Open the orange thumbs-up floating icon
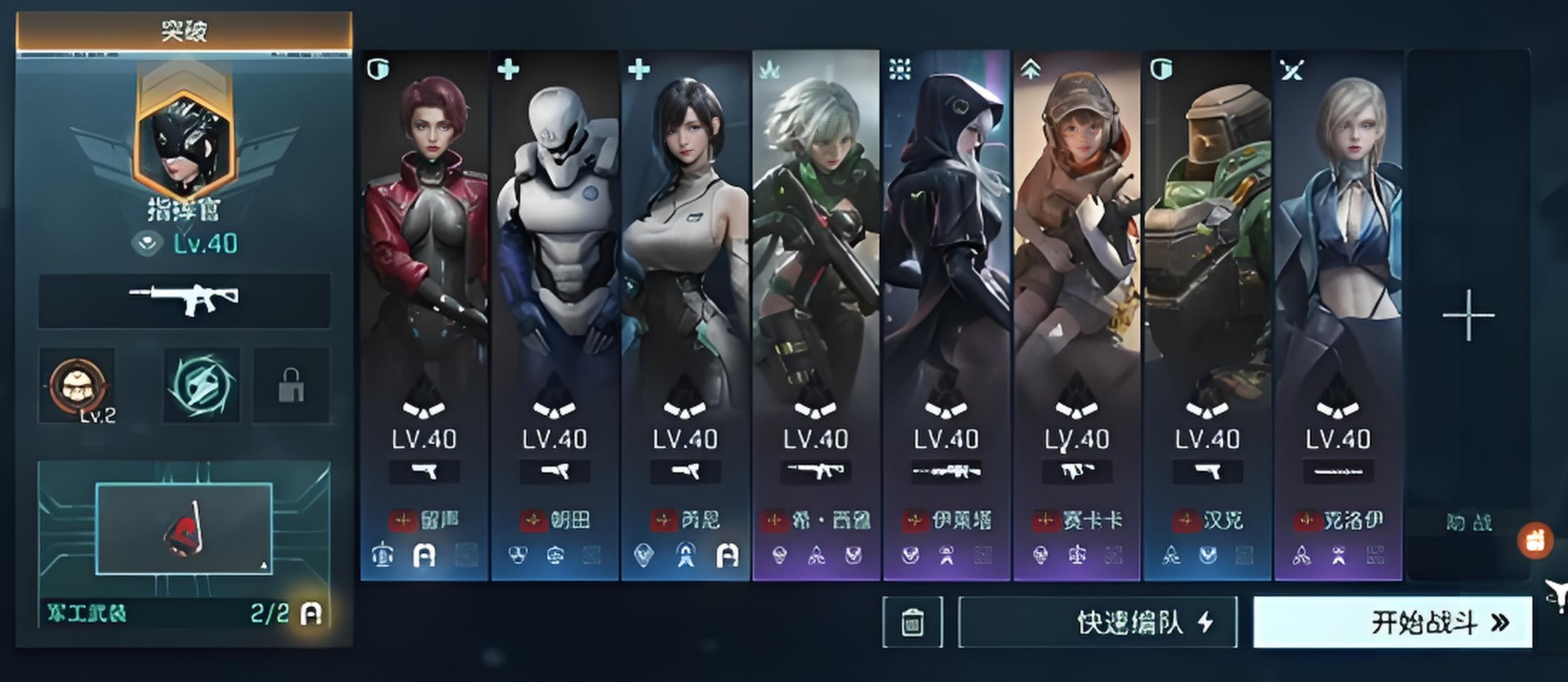 coord(1535,540)
